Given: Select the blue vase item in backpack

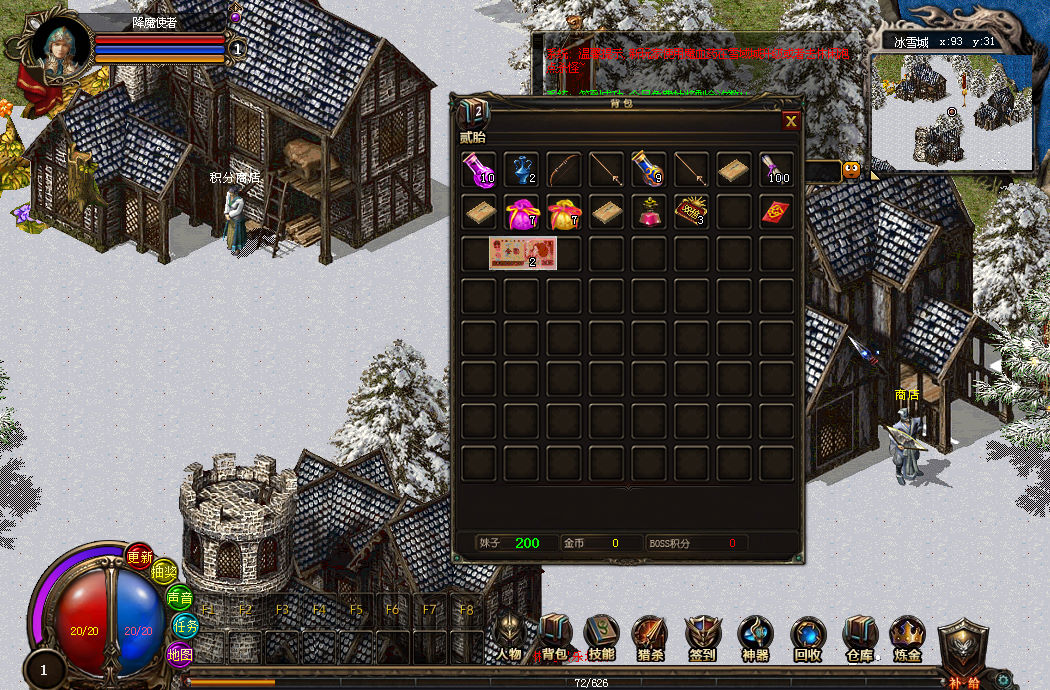Looking at the screenshot, I should [521, 169].
